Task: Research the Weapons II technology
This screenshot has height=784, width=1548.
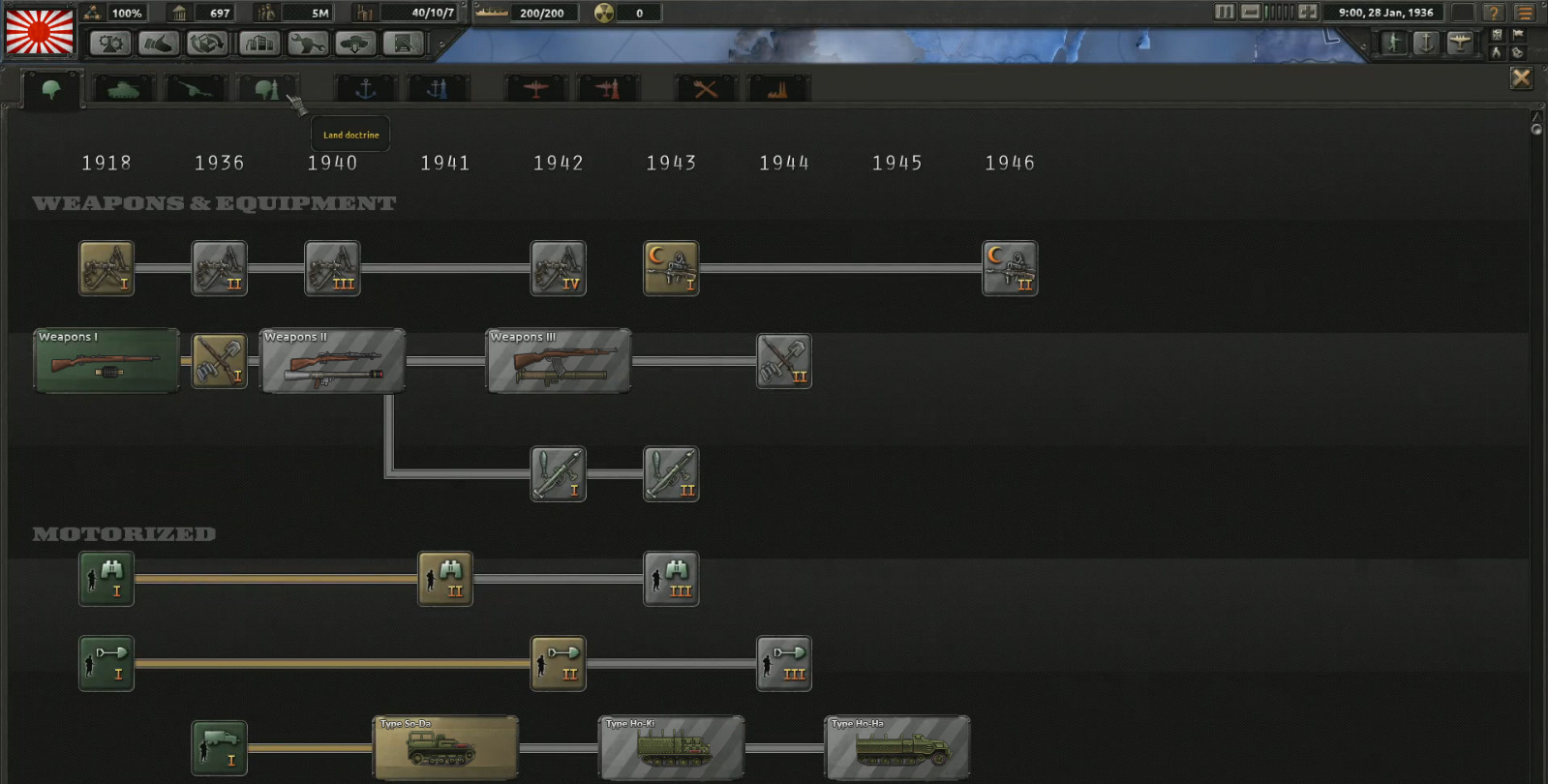Action: 333,361
